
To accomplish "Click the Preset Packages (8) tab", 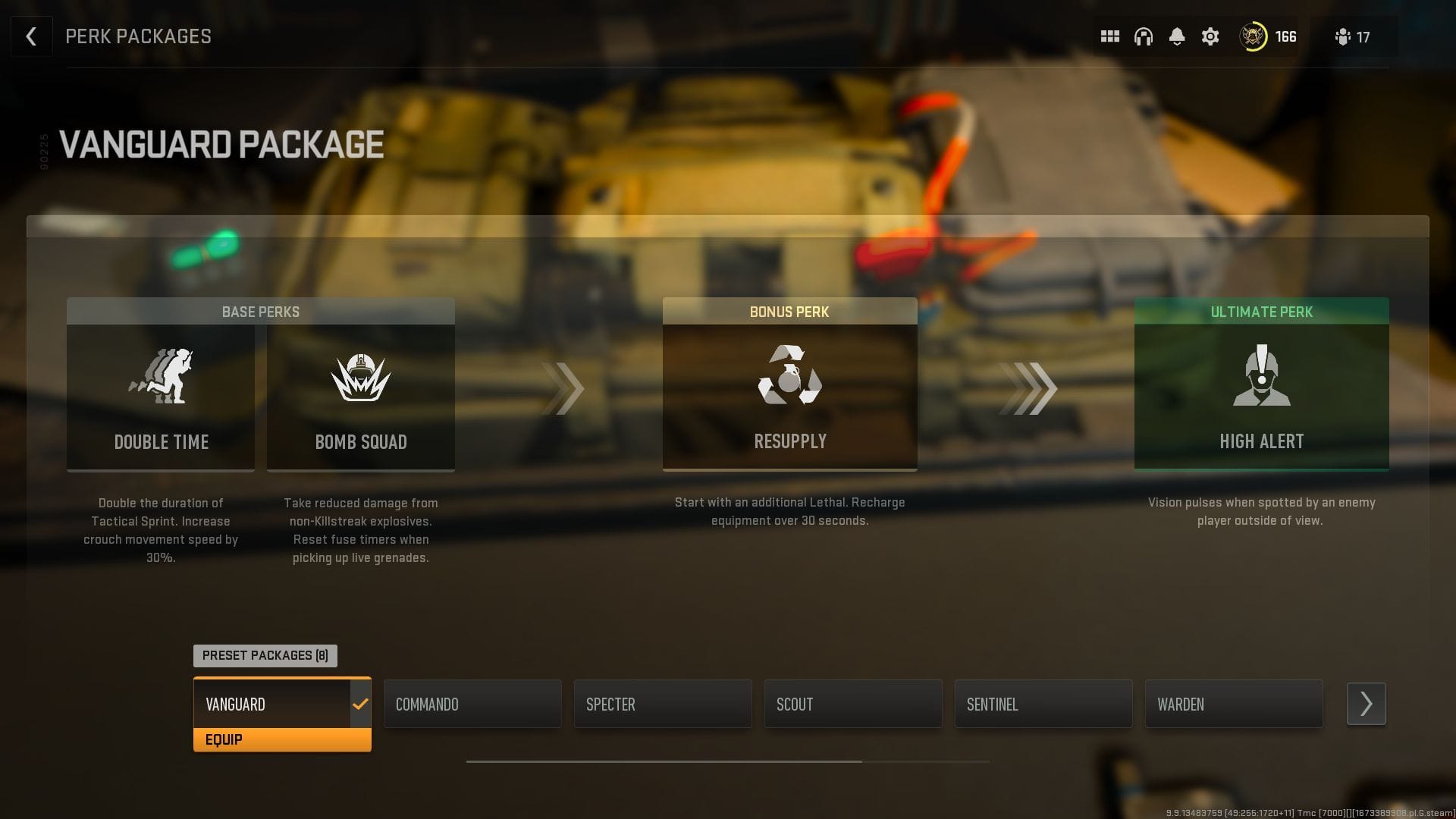I will [265, 655].
